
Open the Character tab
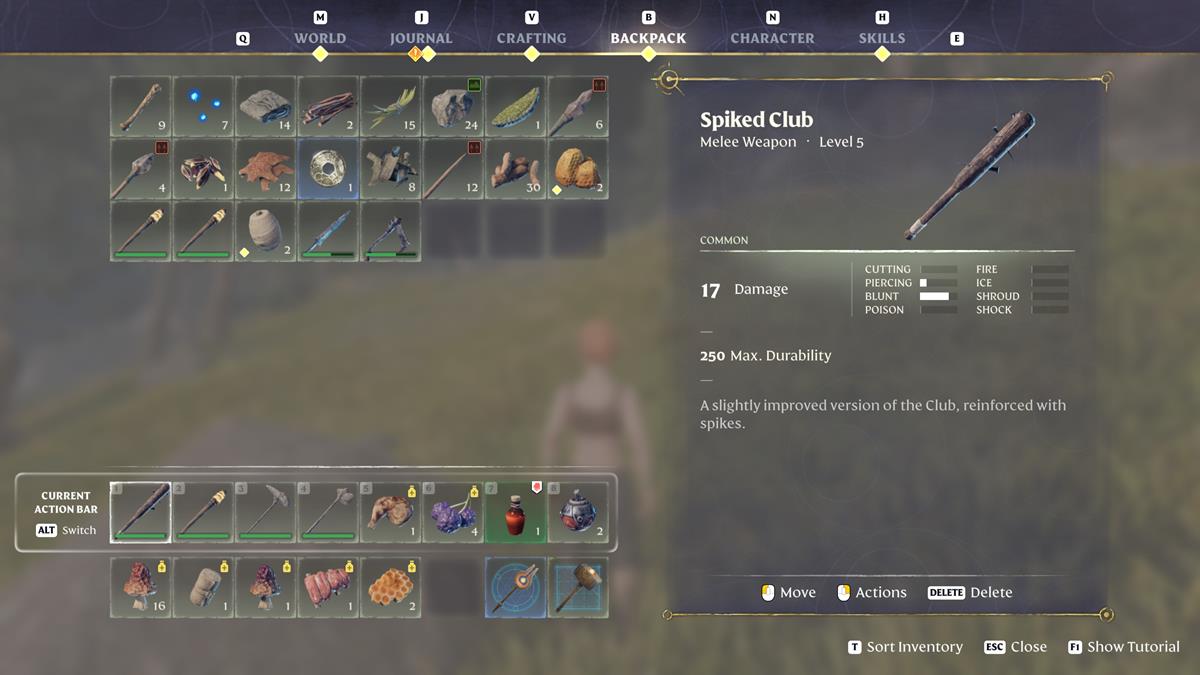coord(772,38)
